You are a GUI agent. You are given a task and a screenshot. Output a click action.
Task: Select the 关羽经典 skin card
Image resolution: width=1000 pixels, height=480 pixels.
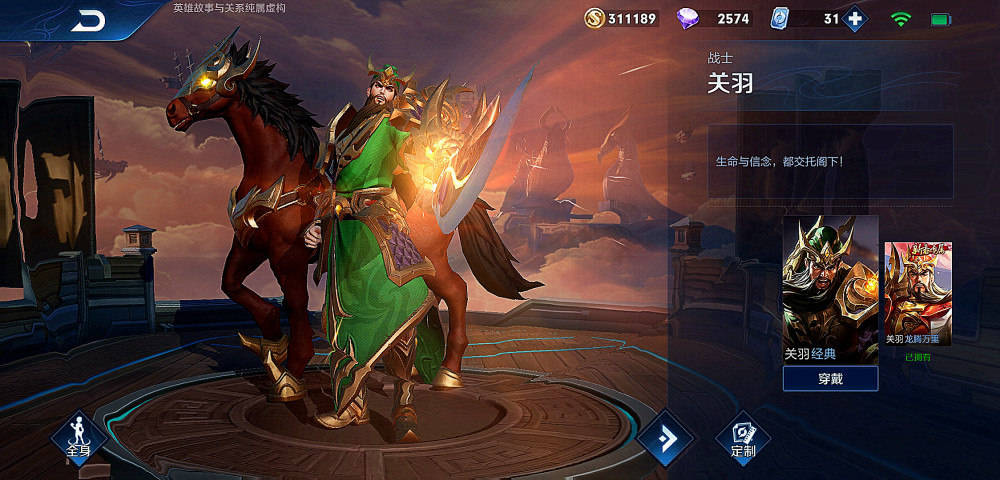(x=830, y=289)
